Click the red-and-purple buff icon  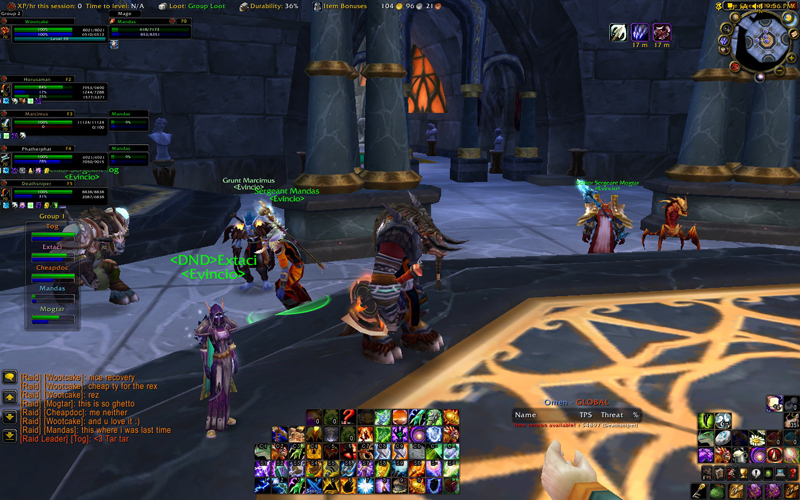(661, 33)
